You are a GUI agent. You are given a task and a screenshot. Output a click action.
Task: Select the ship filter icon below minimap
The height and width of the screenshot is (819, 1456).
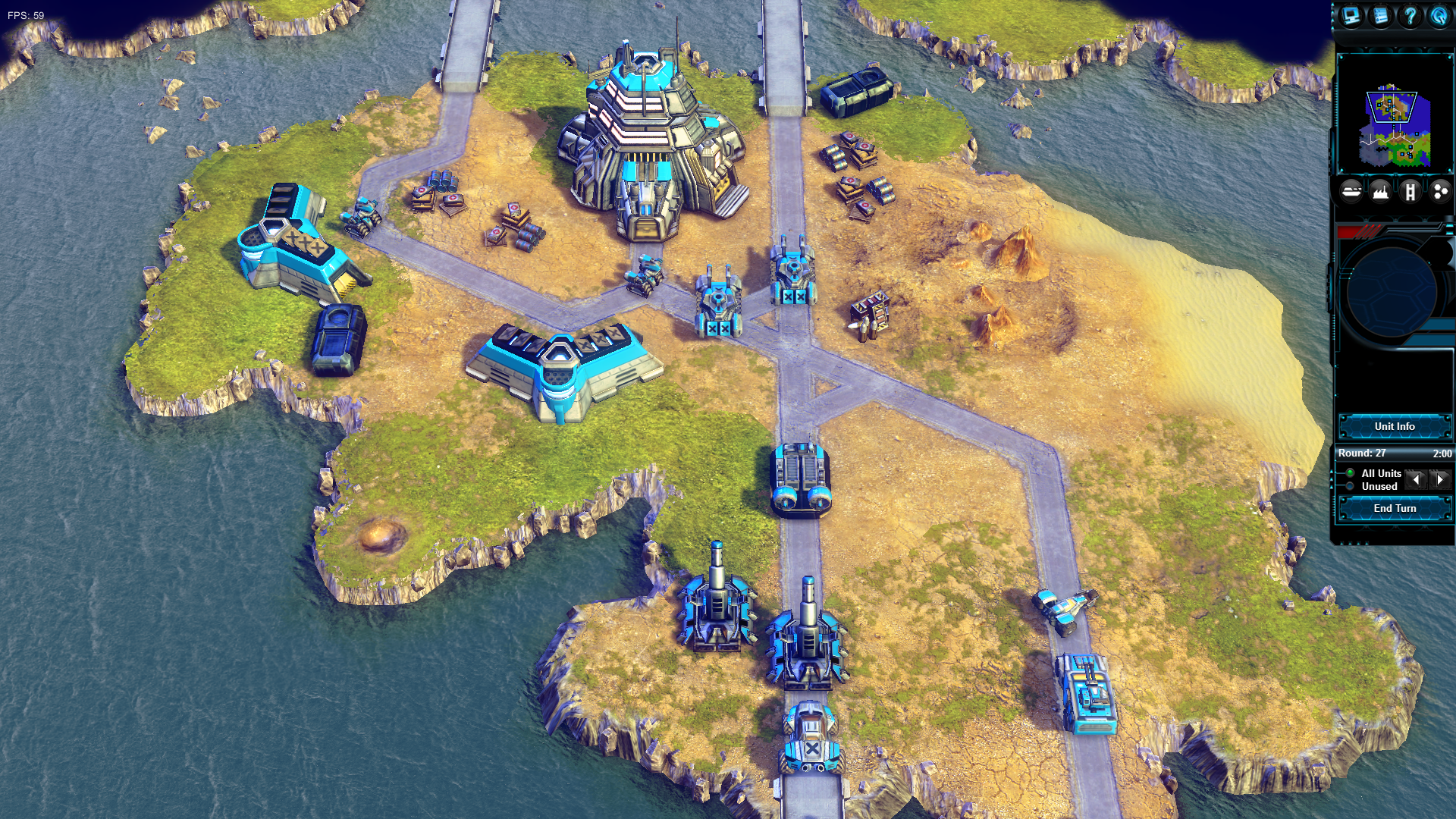tap(1351, 192)
